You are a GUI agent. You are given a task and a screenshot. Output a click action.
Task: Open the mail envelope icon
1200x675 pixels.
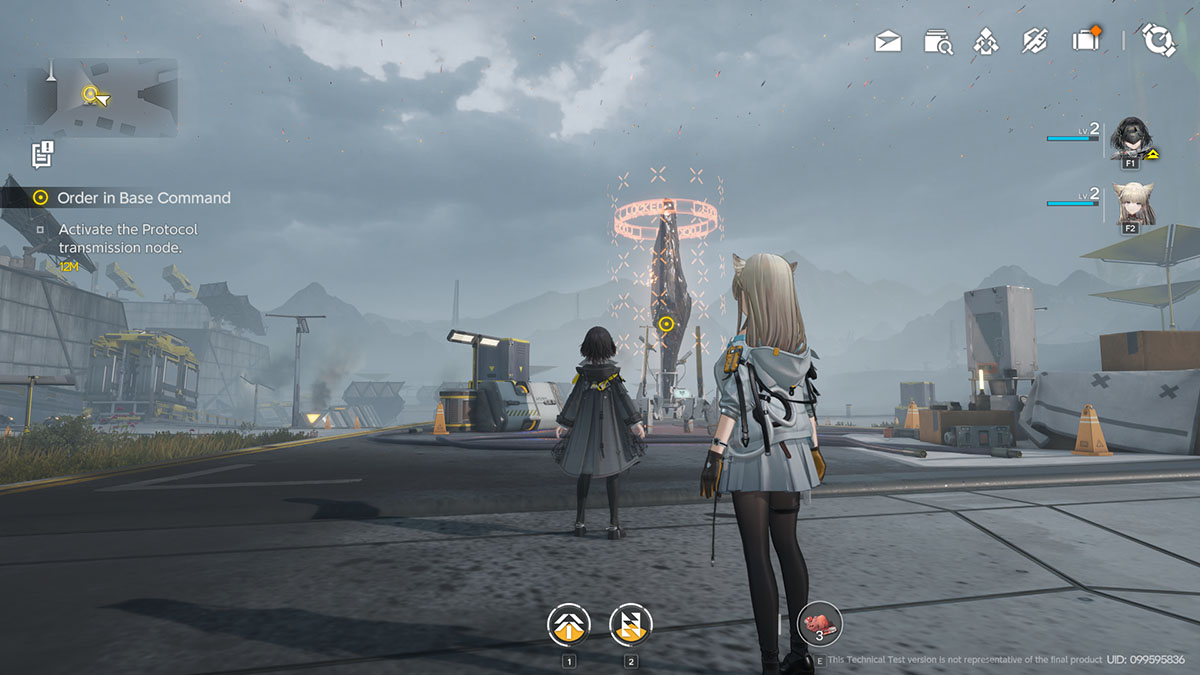pyautogui.click(x=887, y=41)
